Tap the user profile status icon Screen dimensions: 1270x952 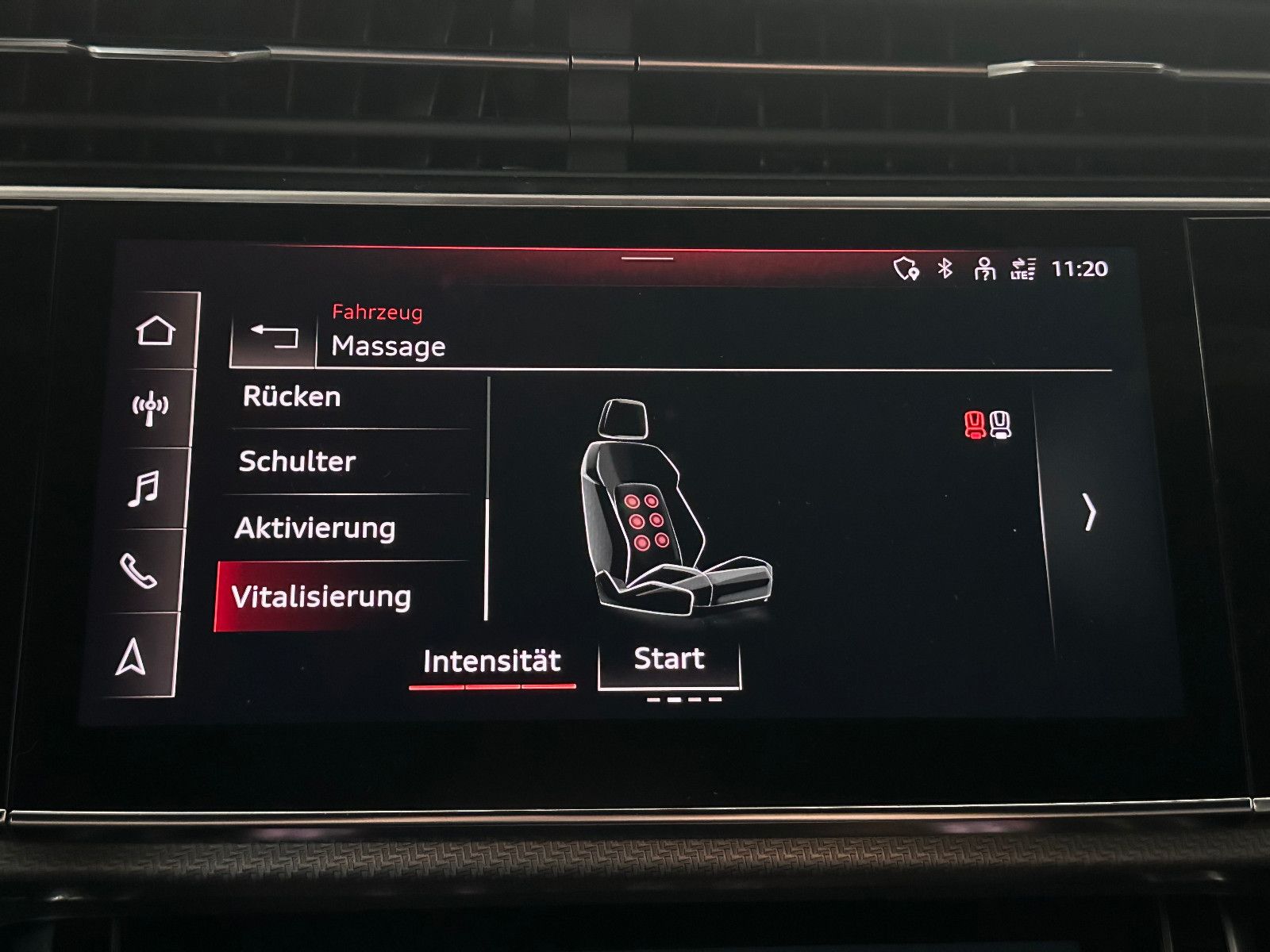pos(984,269)
